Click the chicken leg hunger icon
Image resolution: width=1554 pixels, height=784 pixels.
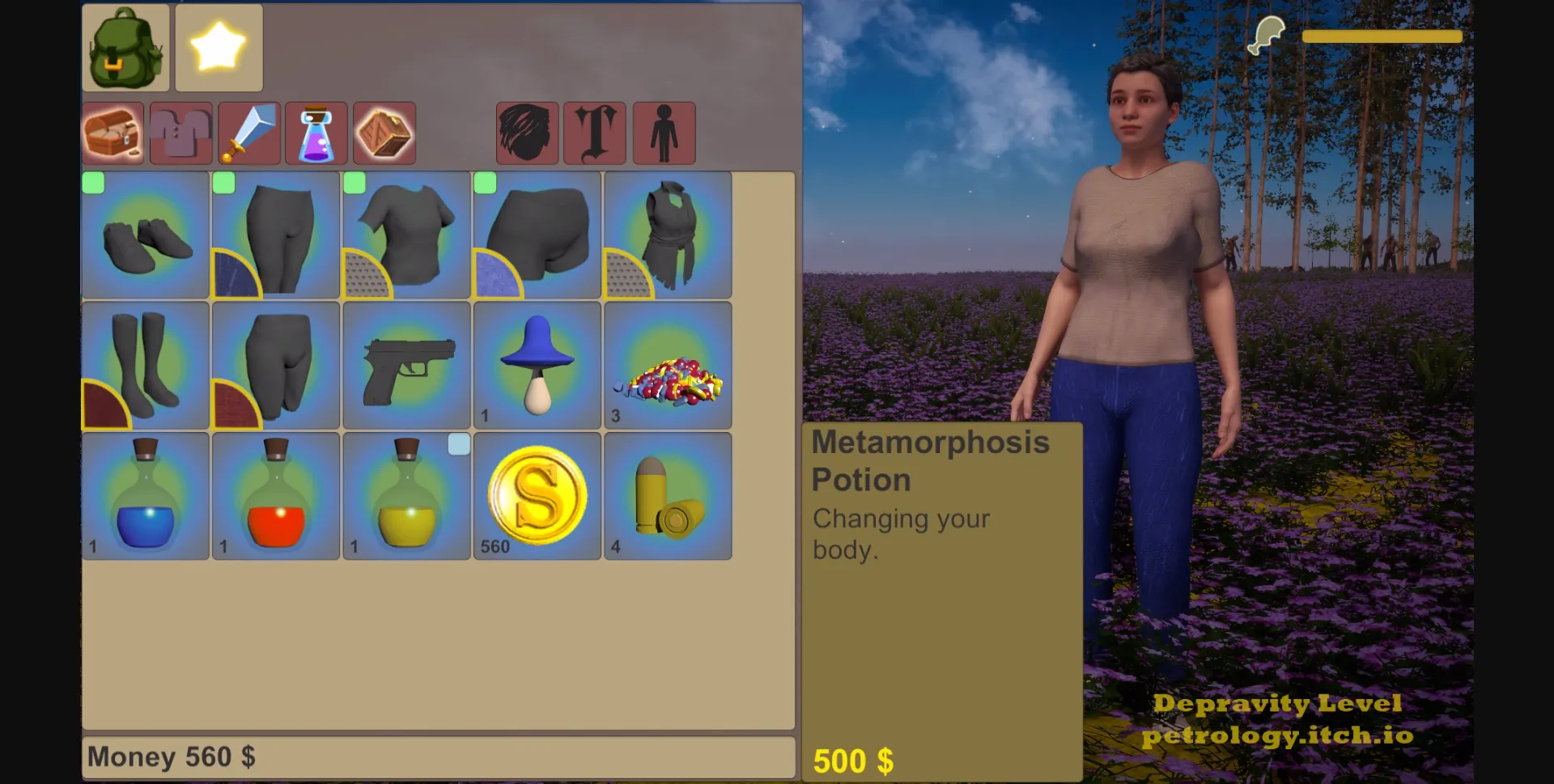click(x=1265, y=35)
